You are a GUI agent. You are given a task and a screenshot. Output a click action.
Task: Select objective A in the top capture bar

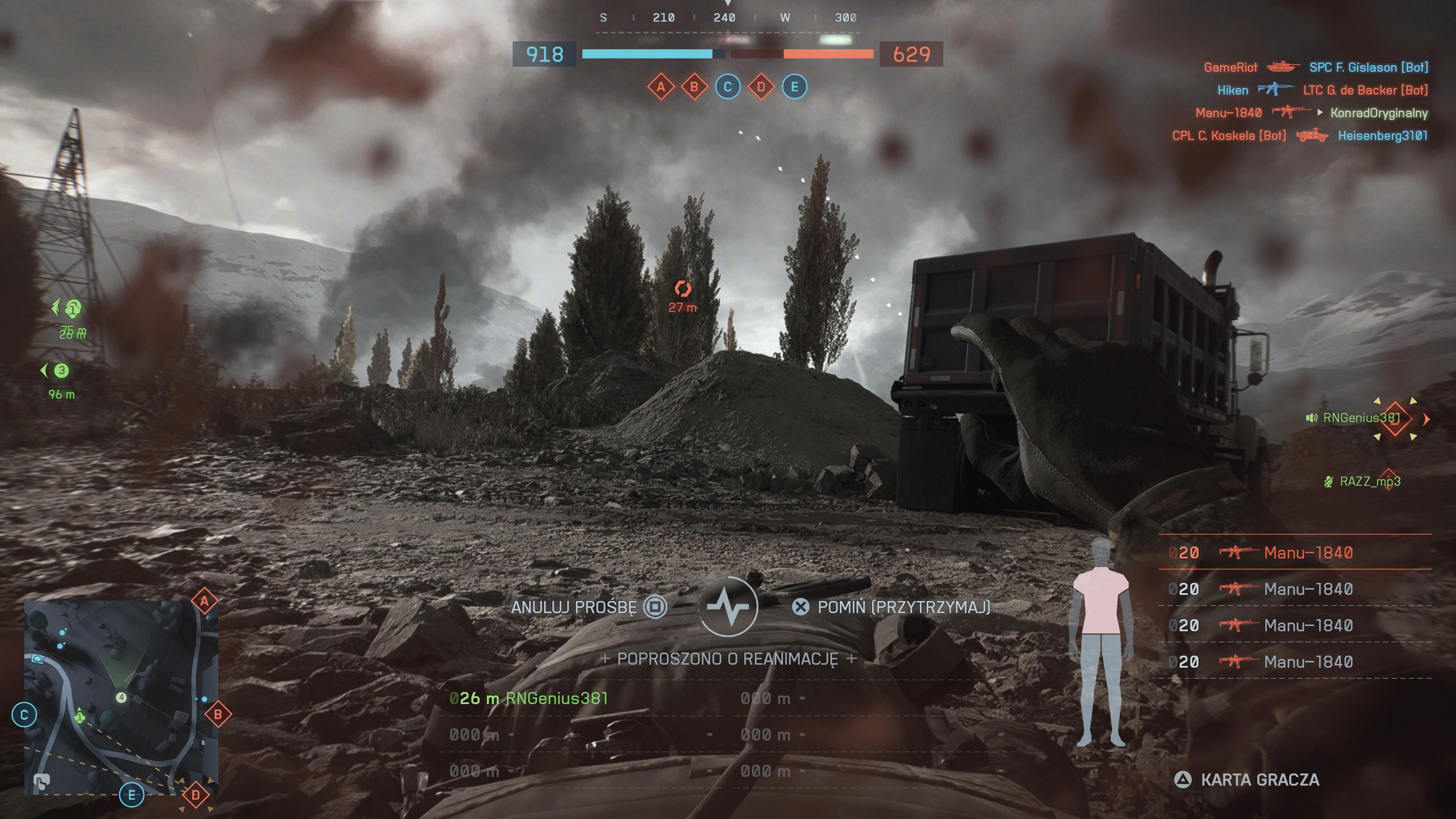661,87
